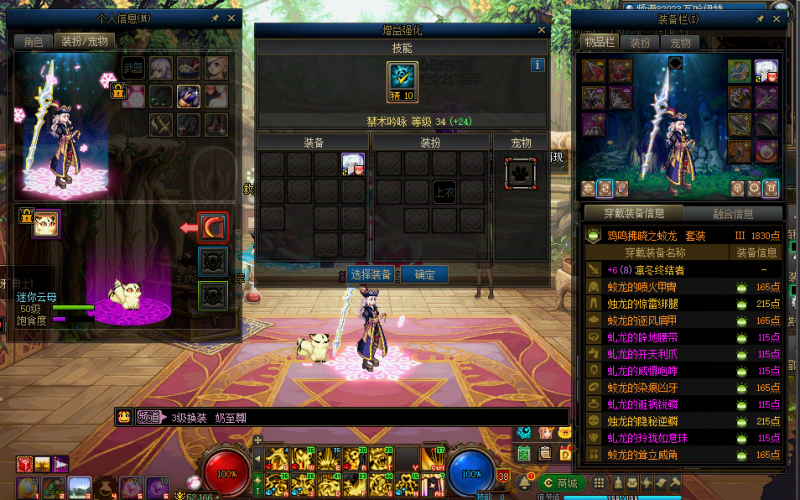Click the blue info icon in skill panel

(537, 65)
